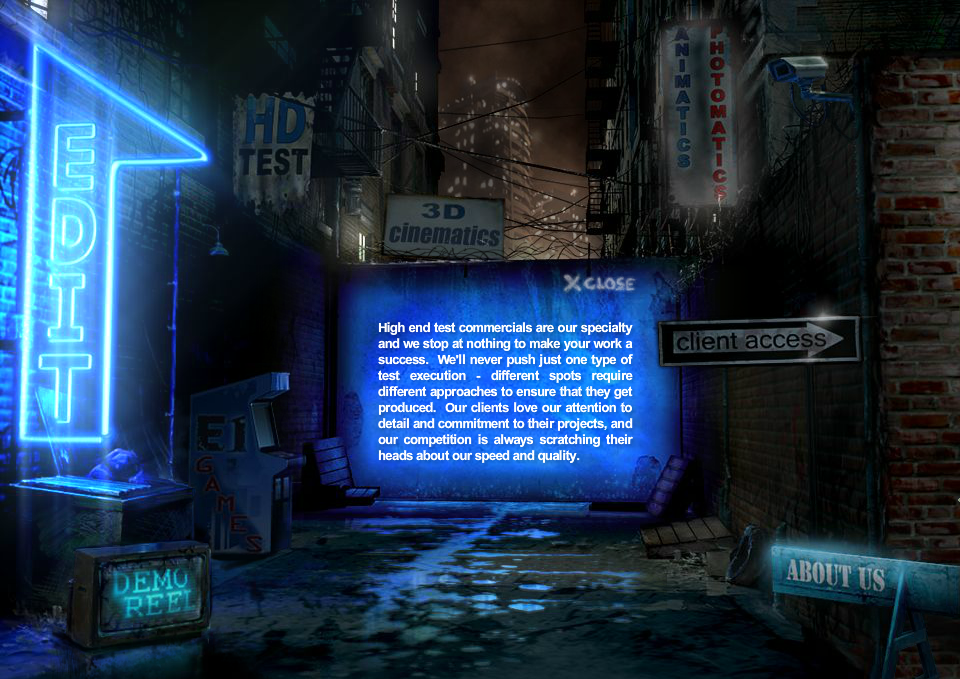This screenshot has width=960, height=679.
Task: Open the About Us sign
Action: coord(835,575)
